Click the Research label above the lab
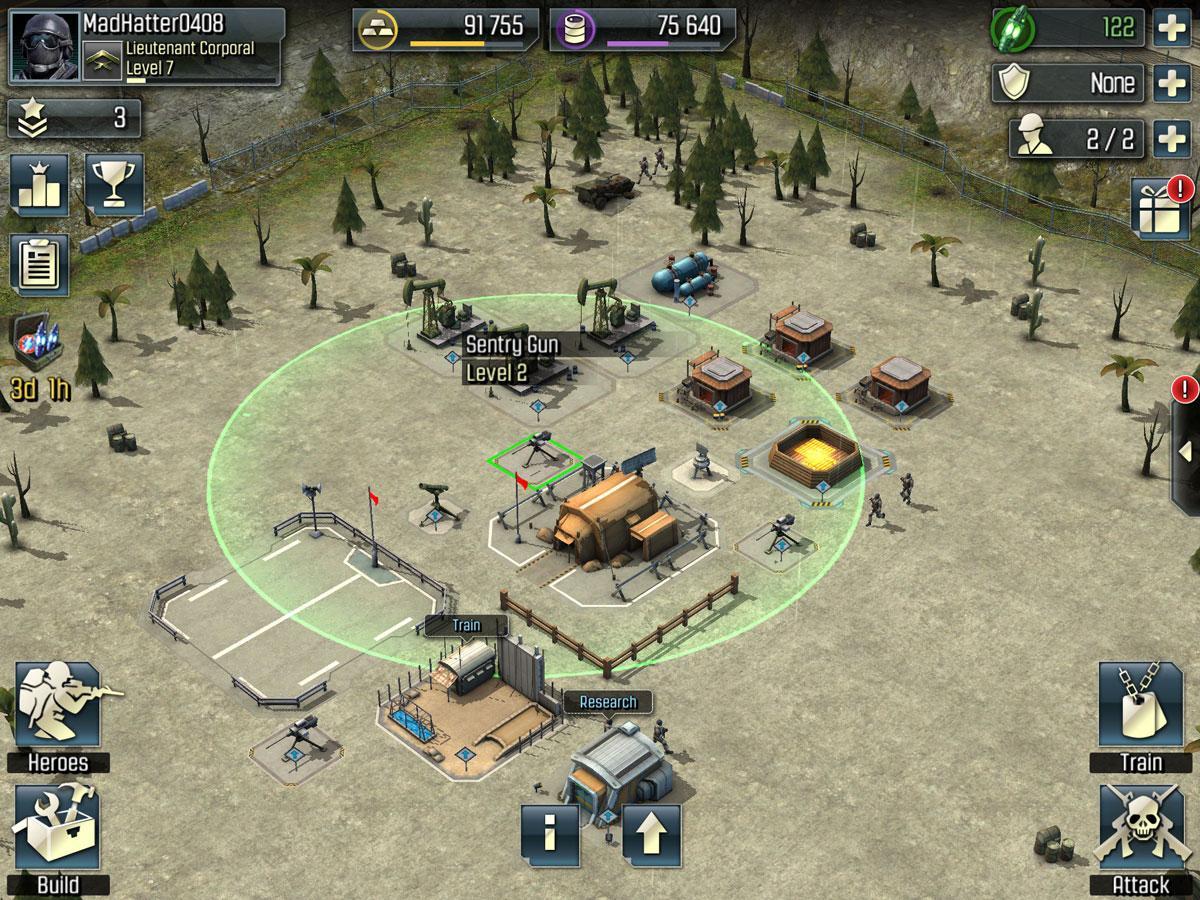Image resolution: width=1200 pixels, height=900 pixels. pyautogui.click(x=607, y=702)
